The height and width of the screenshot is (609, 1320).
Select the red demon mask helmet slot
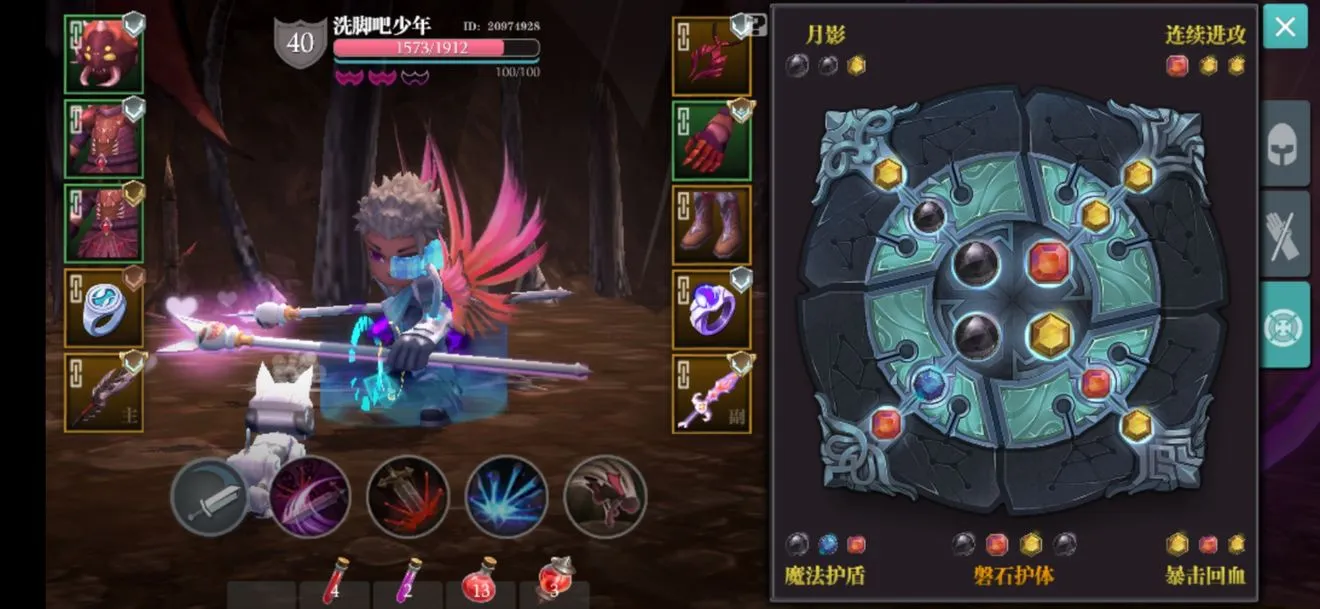tap(104, 55)
